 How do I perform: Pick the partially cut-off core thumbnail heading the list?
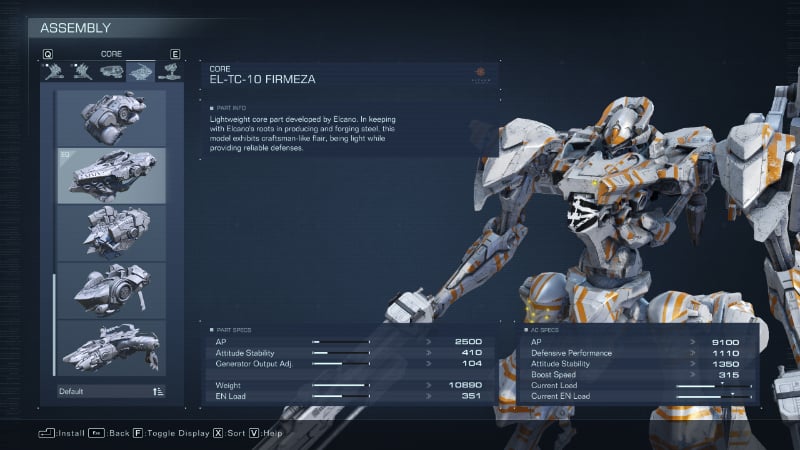click(x=111, y=118)
